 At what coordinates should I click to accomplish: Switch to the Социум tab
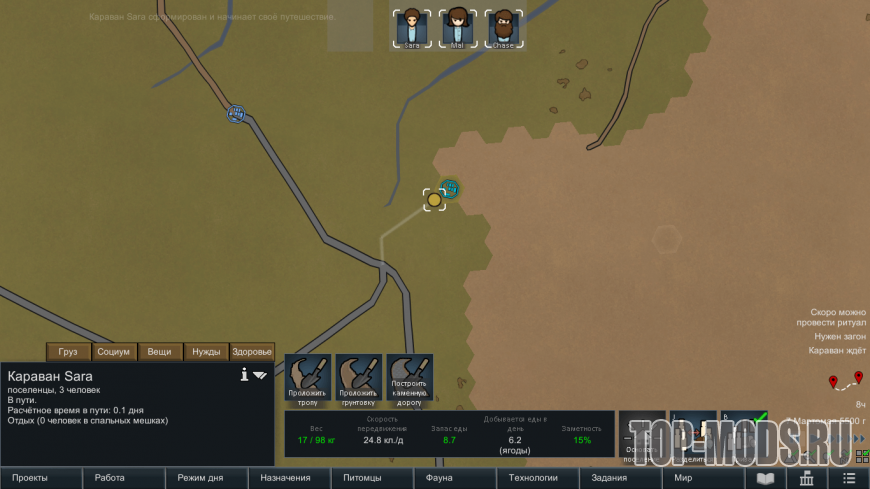click(114, 352)
